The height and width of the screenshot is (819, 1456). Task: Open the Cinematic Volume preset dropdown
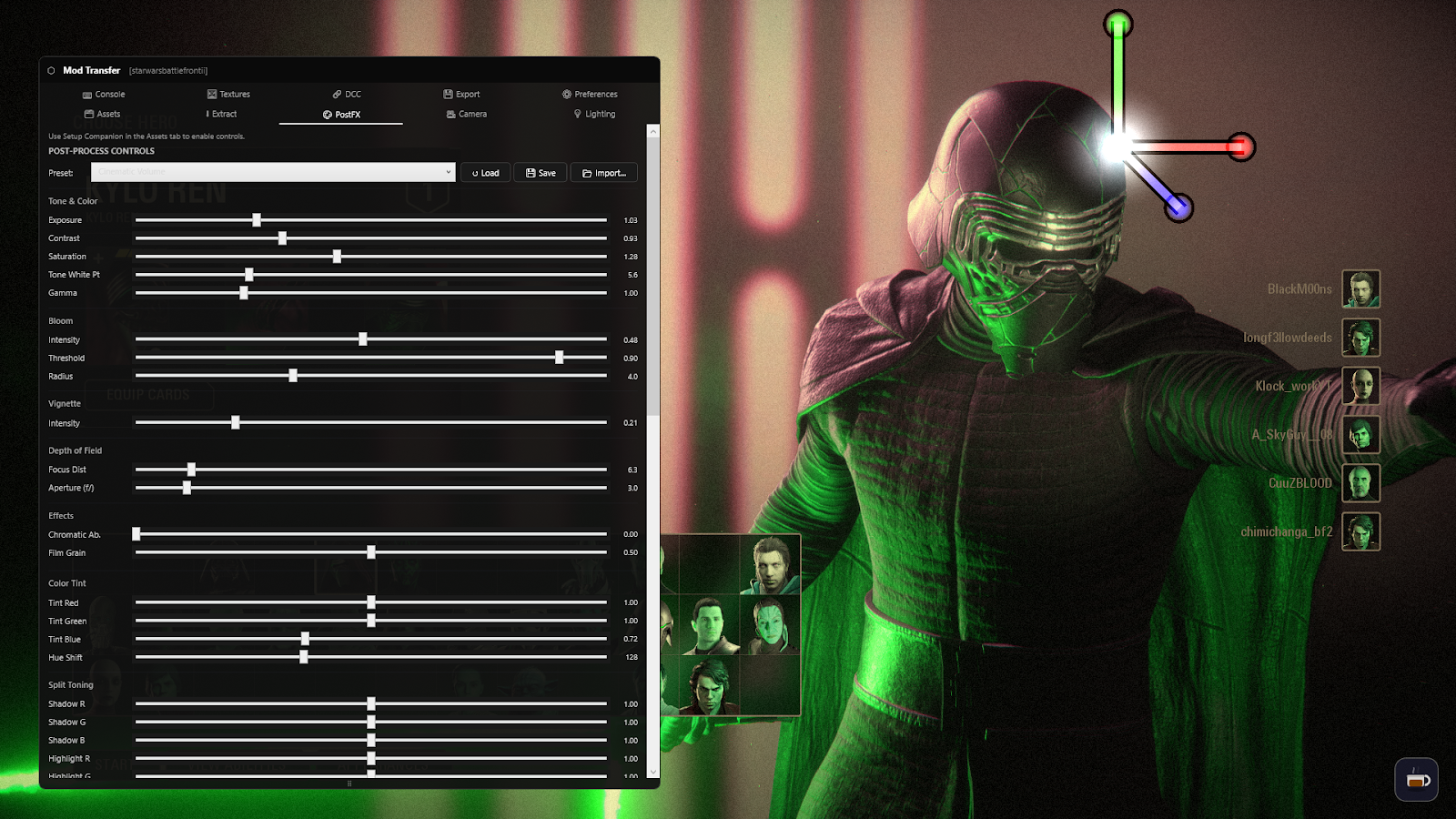click(272, 172)
